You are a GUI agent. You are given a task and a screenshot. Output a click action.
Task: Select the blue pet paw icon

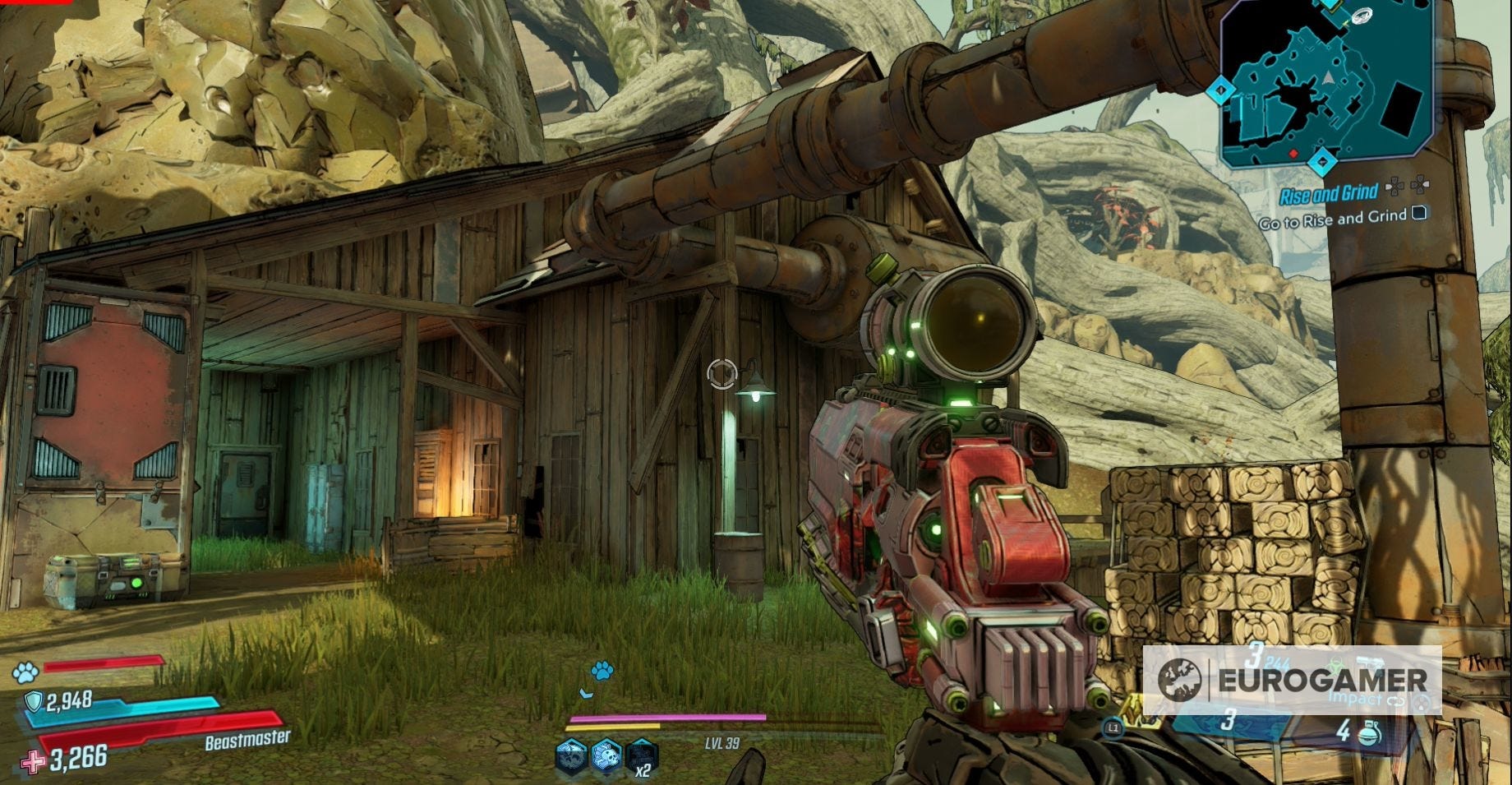602,672
